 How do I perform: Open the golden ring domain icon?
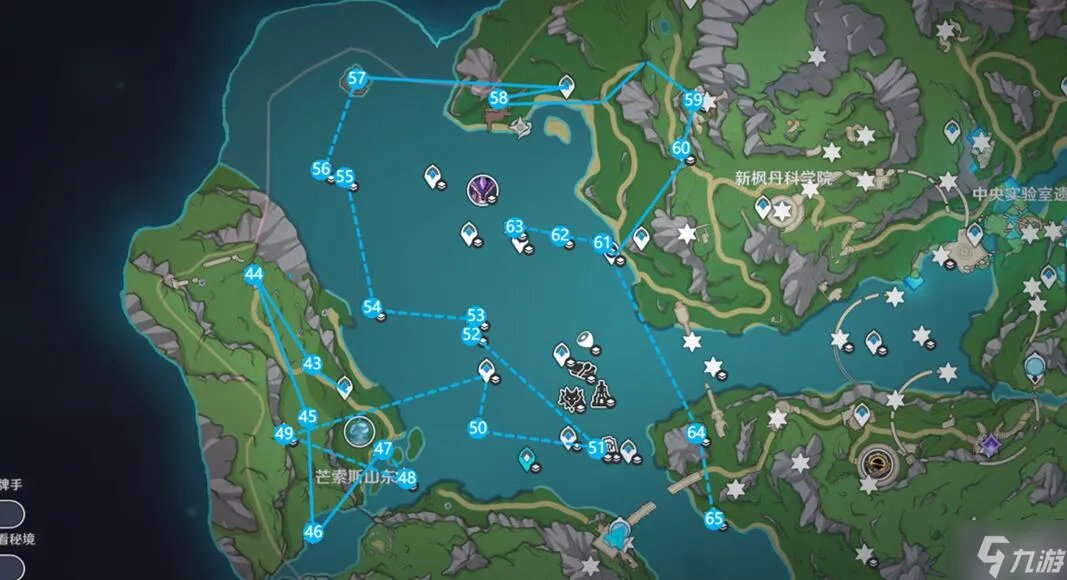click(x=874, y=462)
